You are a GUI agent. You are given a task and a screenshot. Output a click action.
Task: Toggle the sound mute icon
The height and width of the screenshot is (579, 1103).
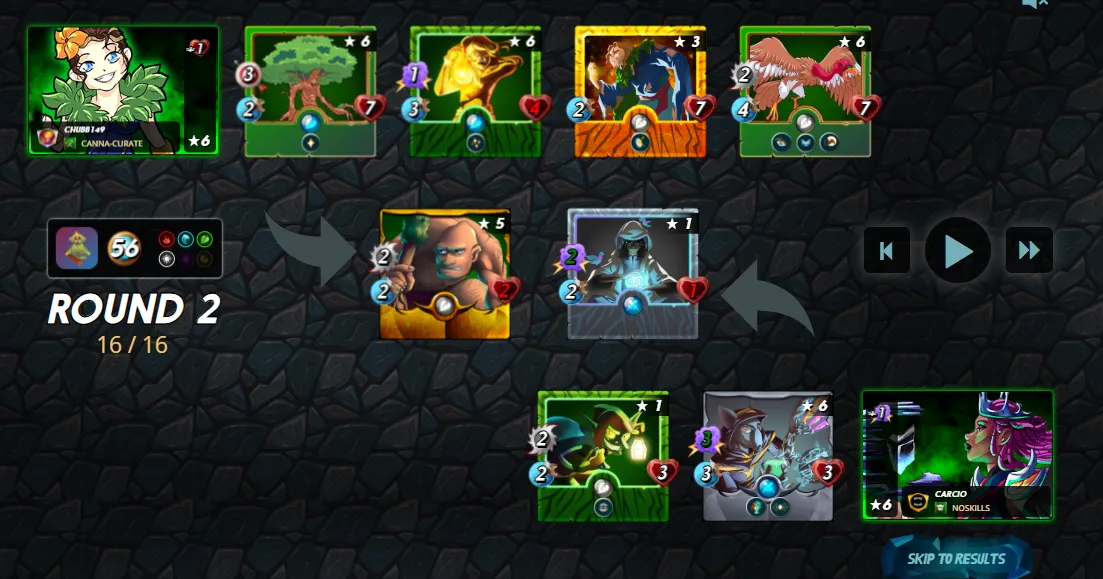coord(1035,4)
